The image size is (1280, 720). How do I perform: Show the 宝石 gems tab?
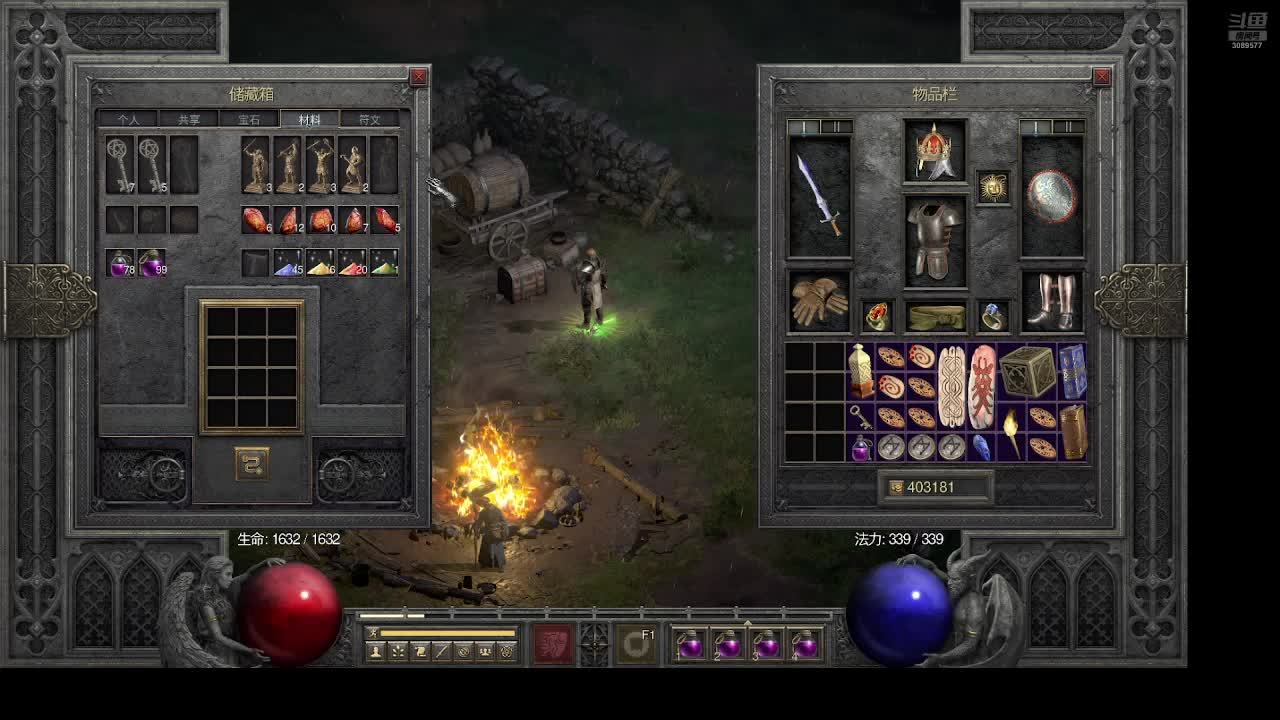tap(249, 120)
